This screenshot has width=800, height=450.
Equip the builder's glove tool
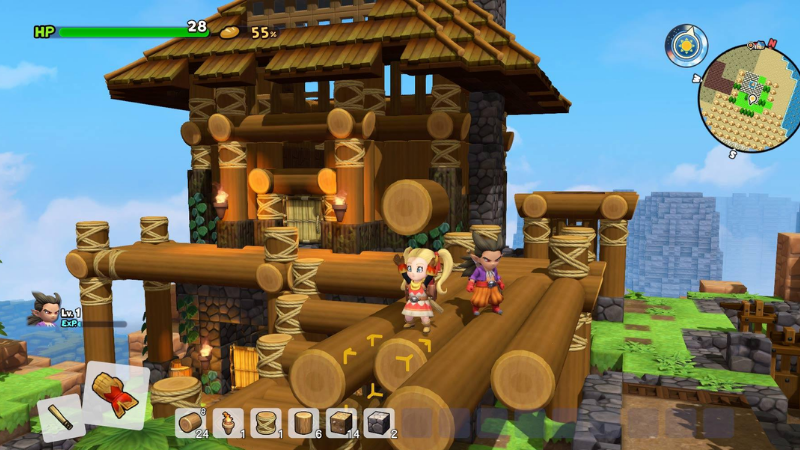(x=115, y=393)
